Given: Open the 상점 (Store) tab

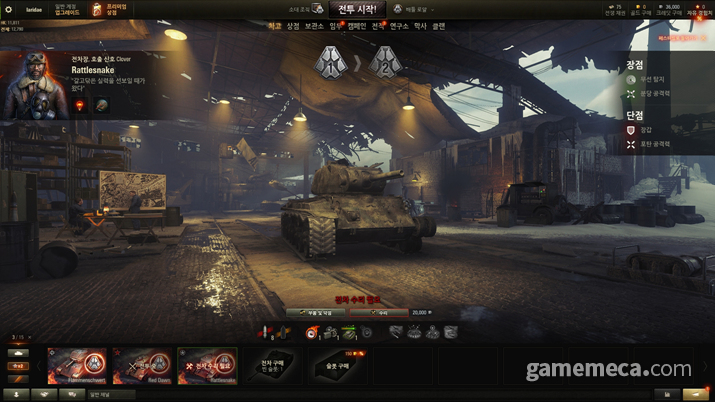Looking at the screenshot, I should pos(293,26).
